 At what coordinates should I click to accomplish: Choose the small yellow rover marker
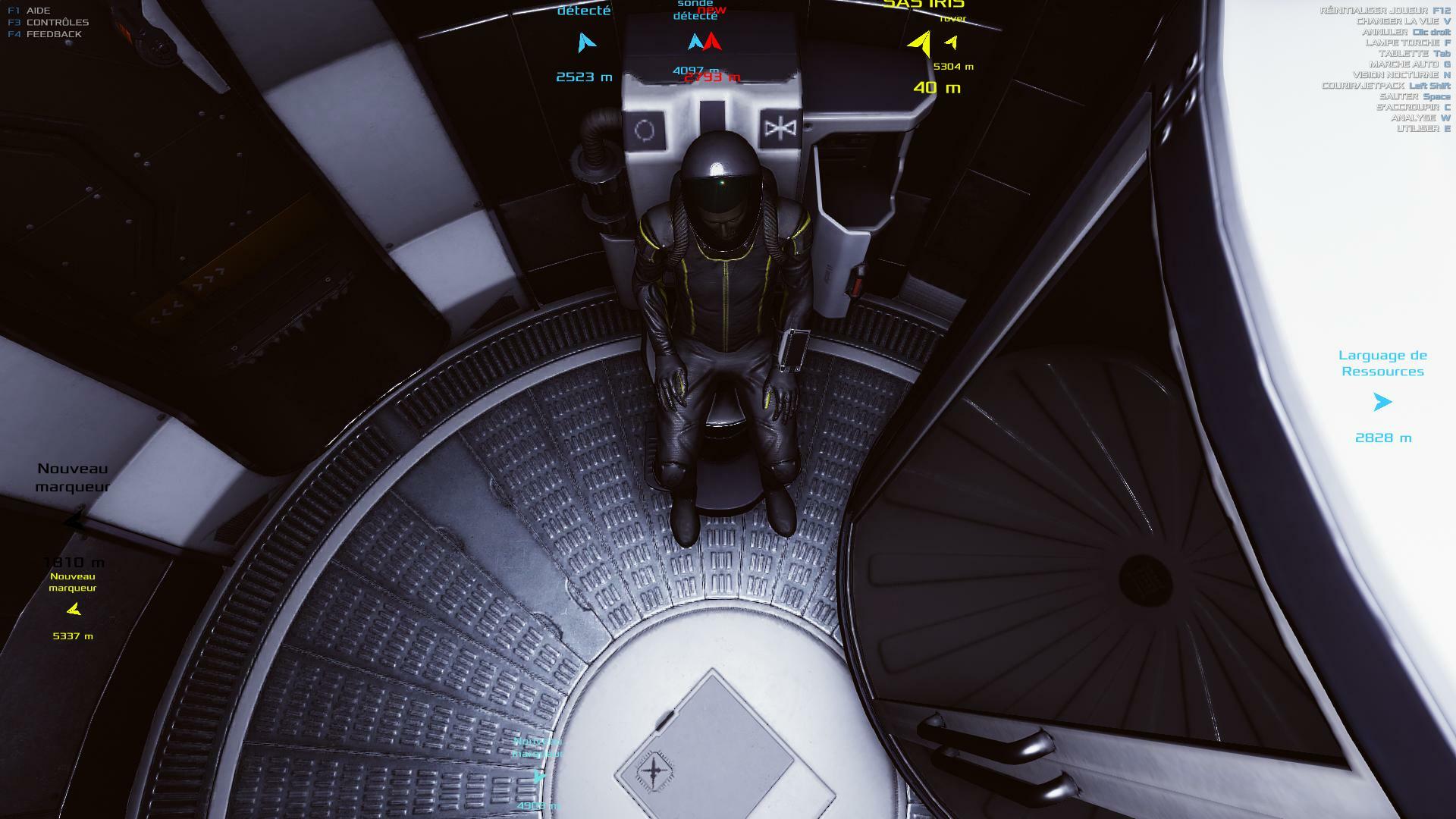951,43
